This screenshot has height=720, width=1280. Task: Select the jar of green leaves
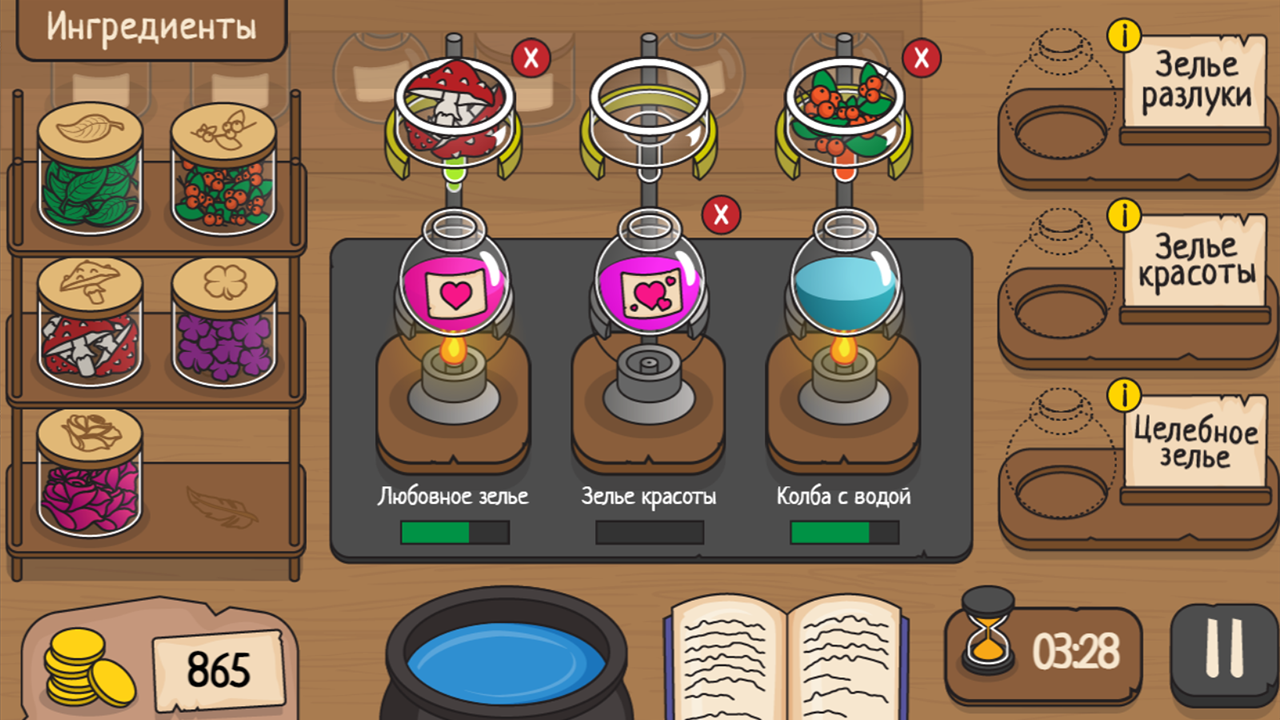pyautogui.click(x=90, y=180)
